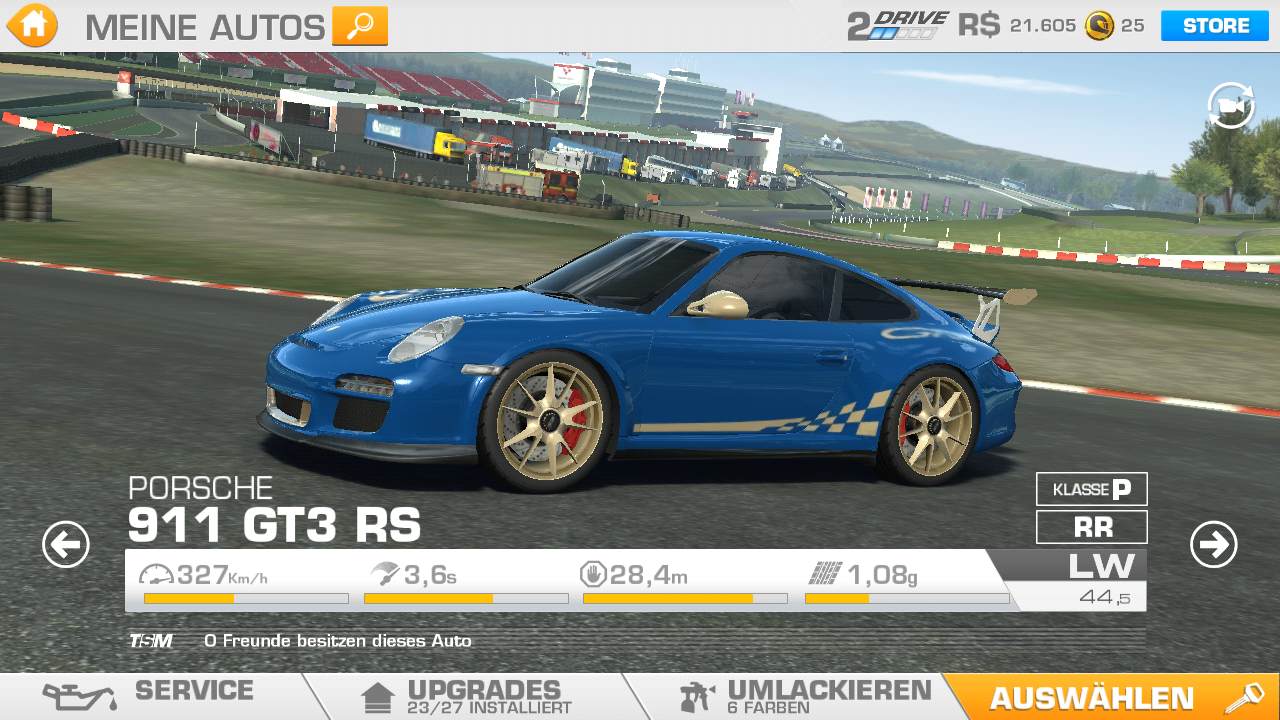Click the gold coin currency icon
Image resolution: width=1280 pixels, height=720 pixels.
tap(1099, 26)
